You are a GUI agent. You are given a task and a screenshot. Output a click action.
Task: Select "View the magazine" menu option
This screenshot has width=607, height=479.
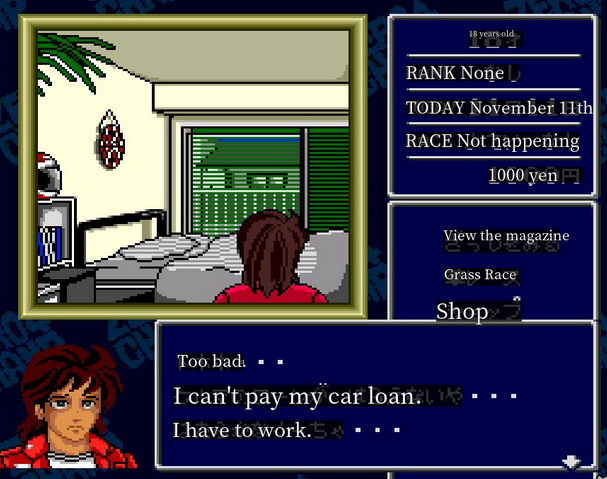point(506,236)
